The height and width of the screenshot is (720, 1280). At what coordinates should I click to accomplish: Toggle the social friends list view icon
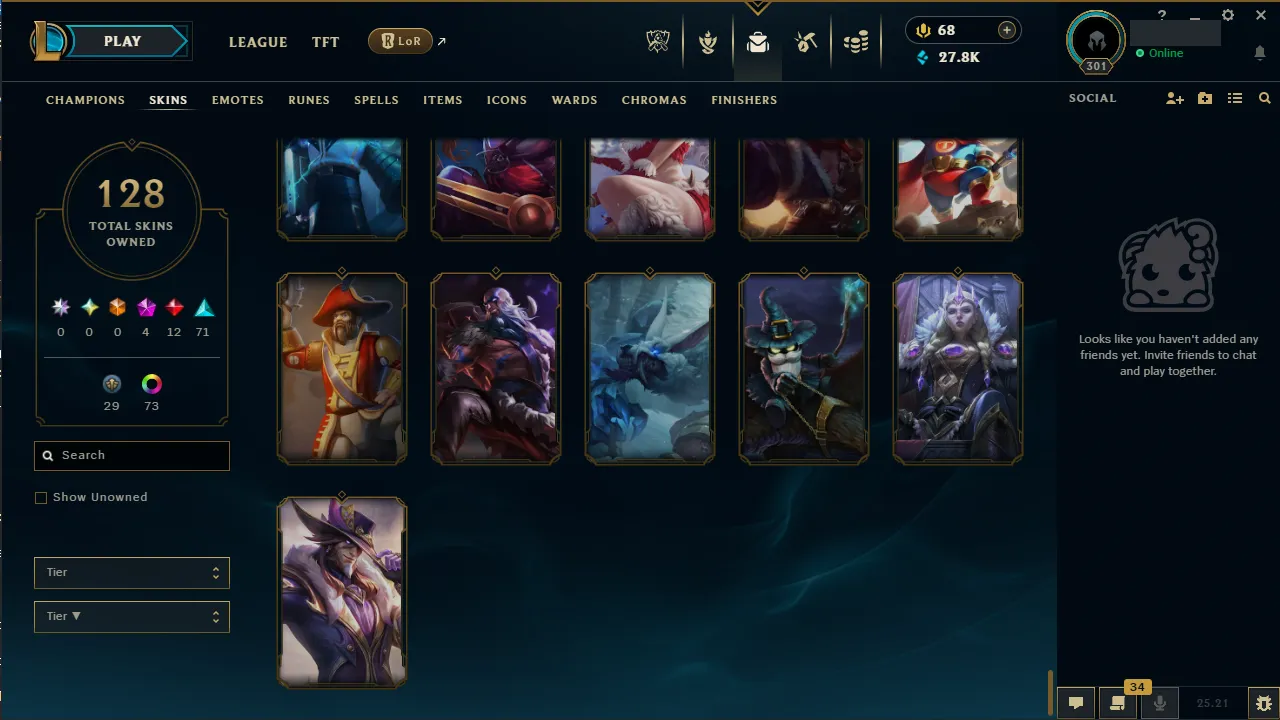(x=1236, y=98)
